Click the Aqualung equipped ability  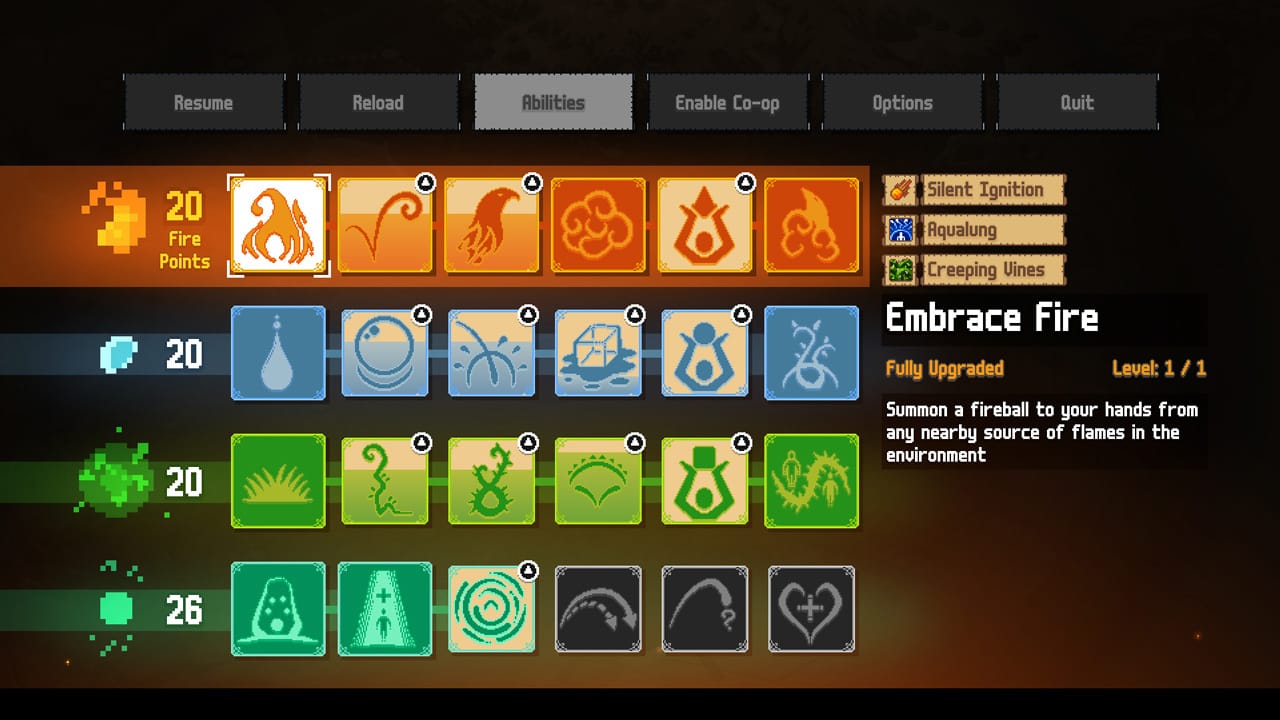973,229
